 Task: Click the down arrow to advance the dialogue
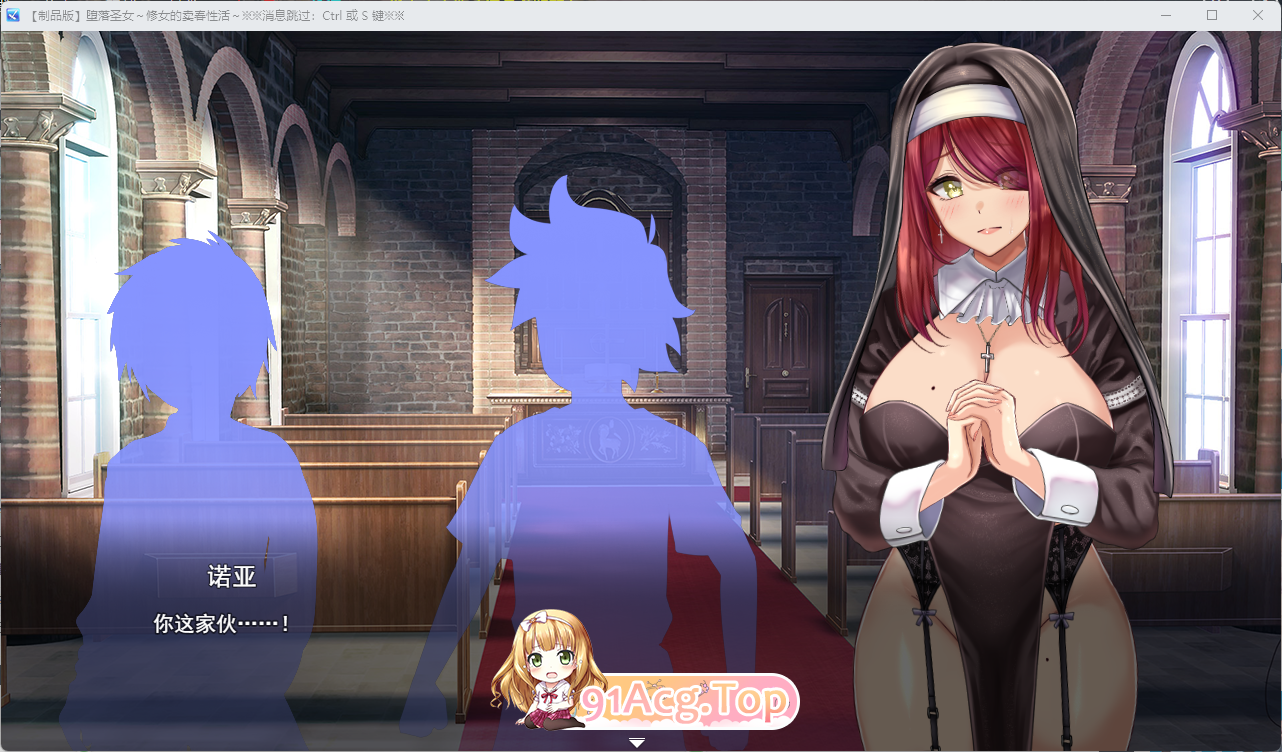coord(637,742)
